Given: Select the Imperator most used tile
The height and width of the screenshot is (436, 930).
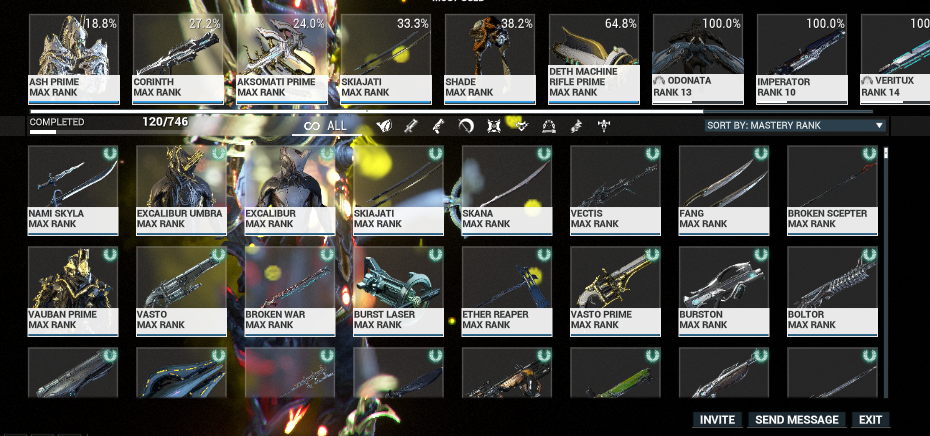Looking at the screenshot, I should coord(801,59).
